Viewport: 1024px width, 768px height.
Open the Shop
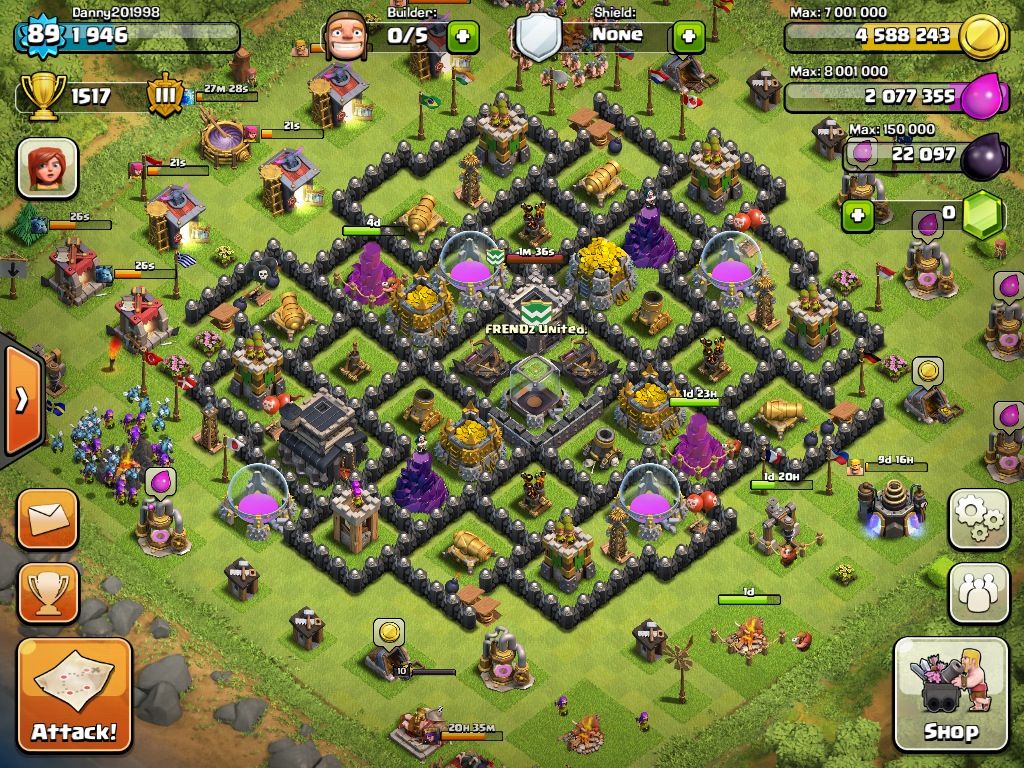[950, 694]
